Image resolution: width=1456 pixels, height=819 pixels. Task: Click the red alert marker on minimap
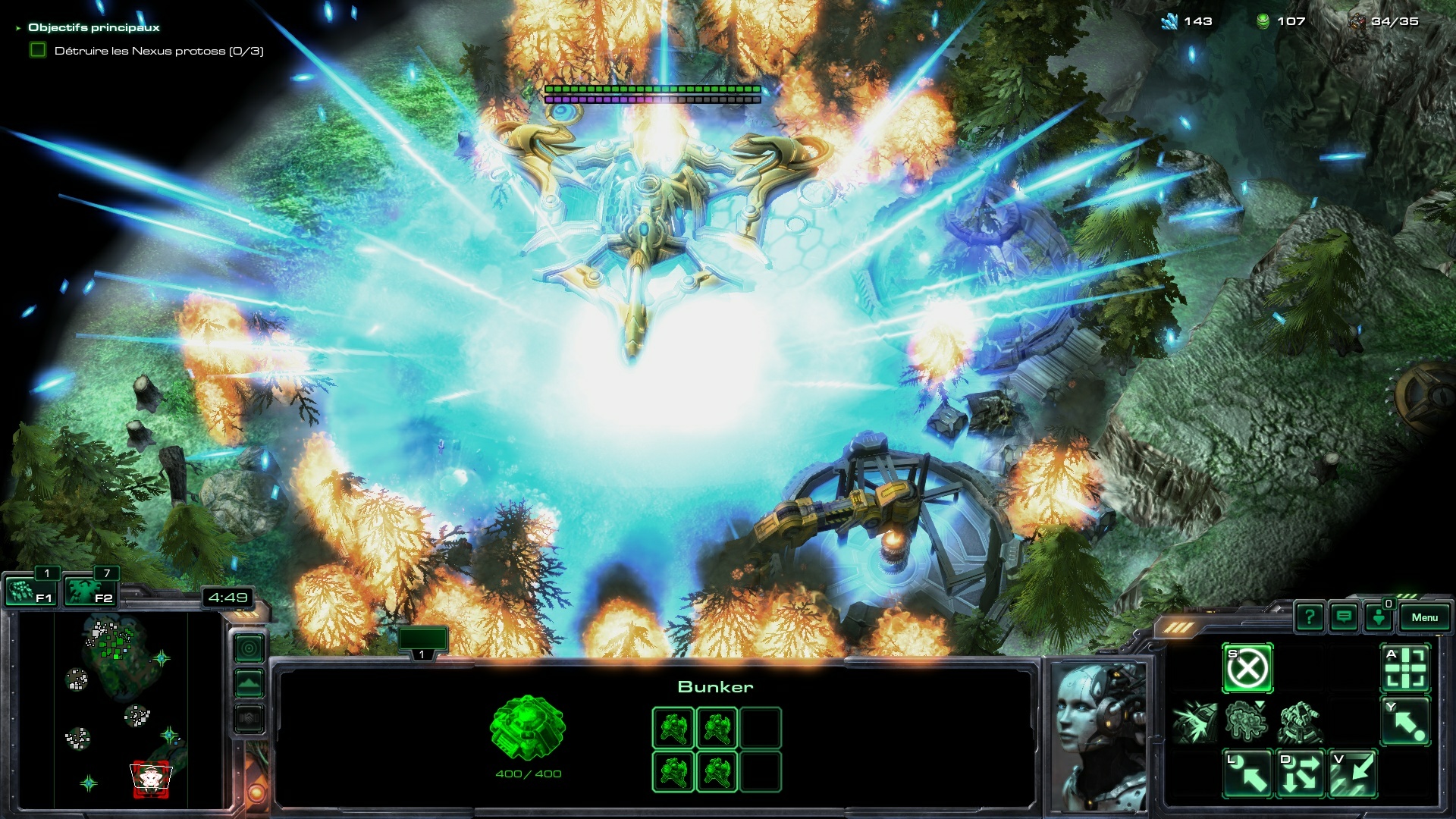click(152, 780)
